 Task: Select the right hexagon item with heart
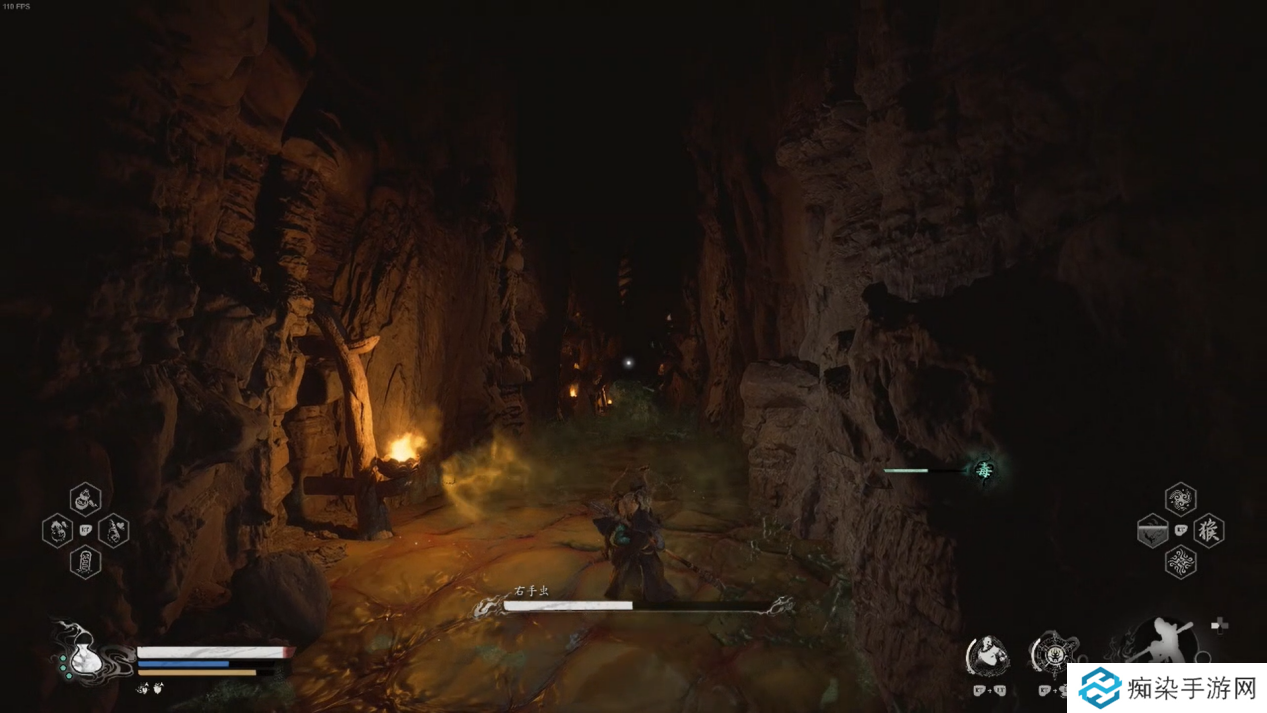[x=114, y=530]
